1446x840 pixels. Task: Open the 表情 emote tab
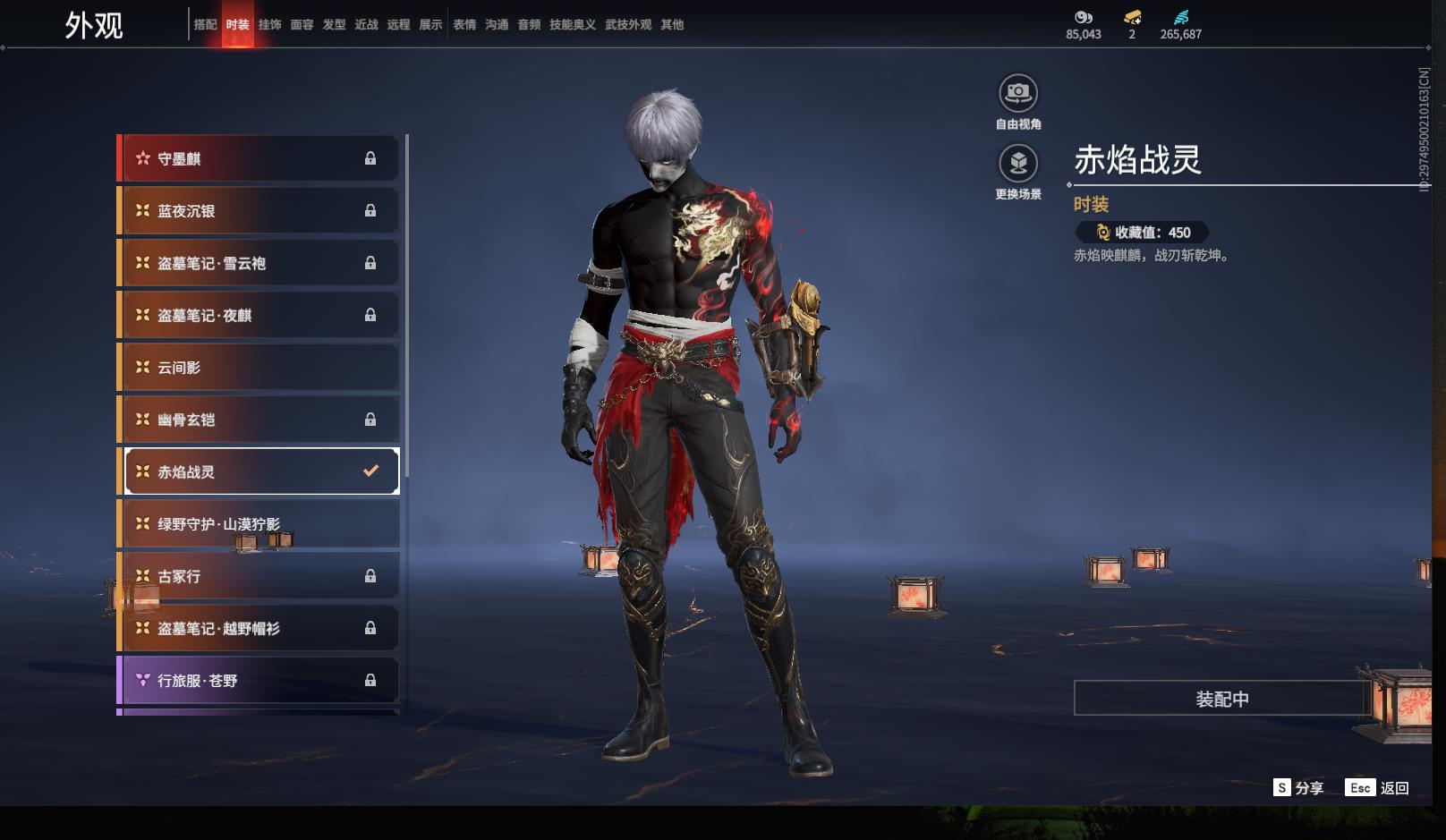coord(464,25)
